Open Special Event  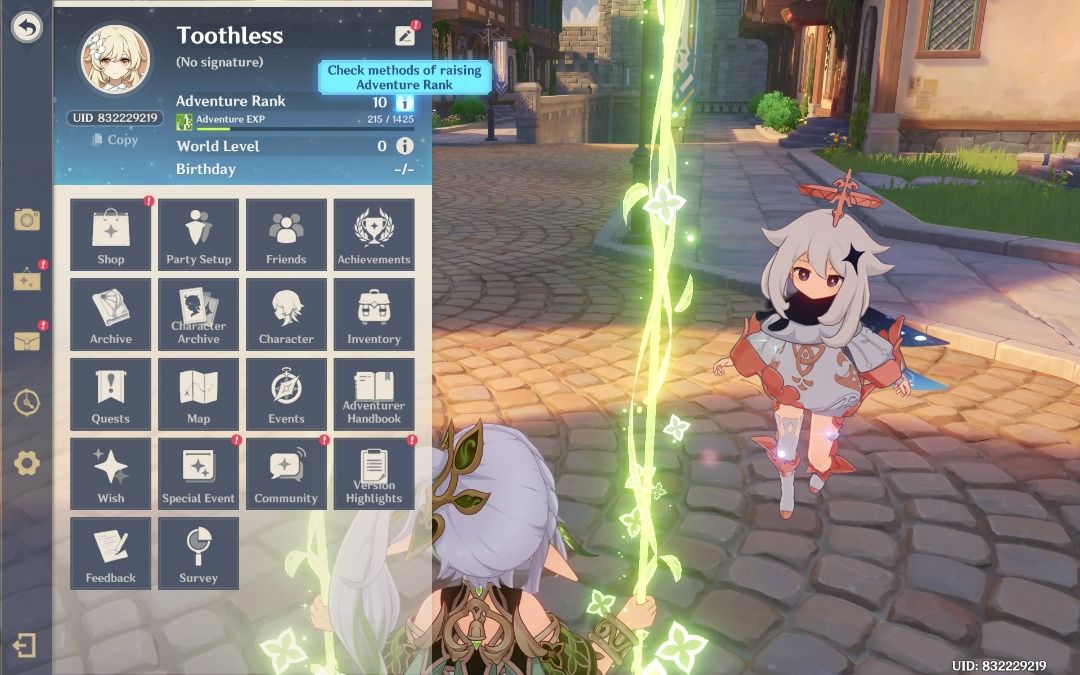[x=198, y=474]
